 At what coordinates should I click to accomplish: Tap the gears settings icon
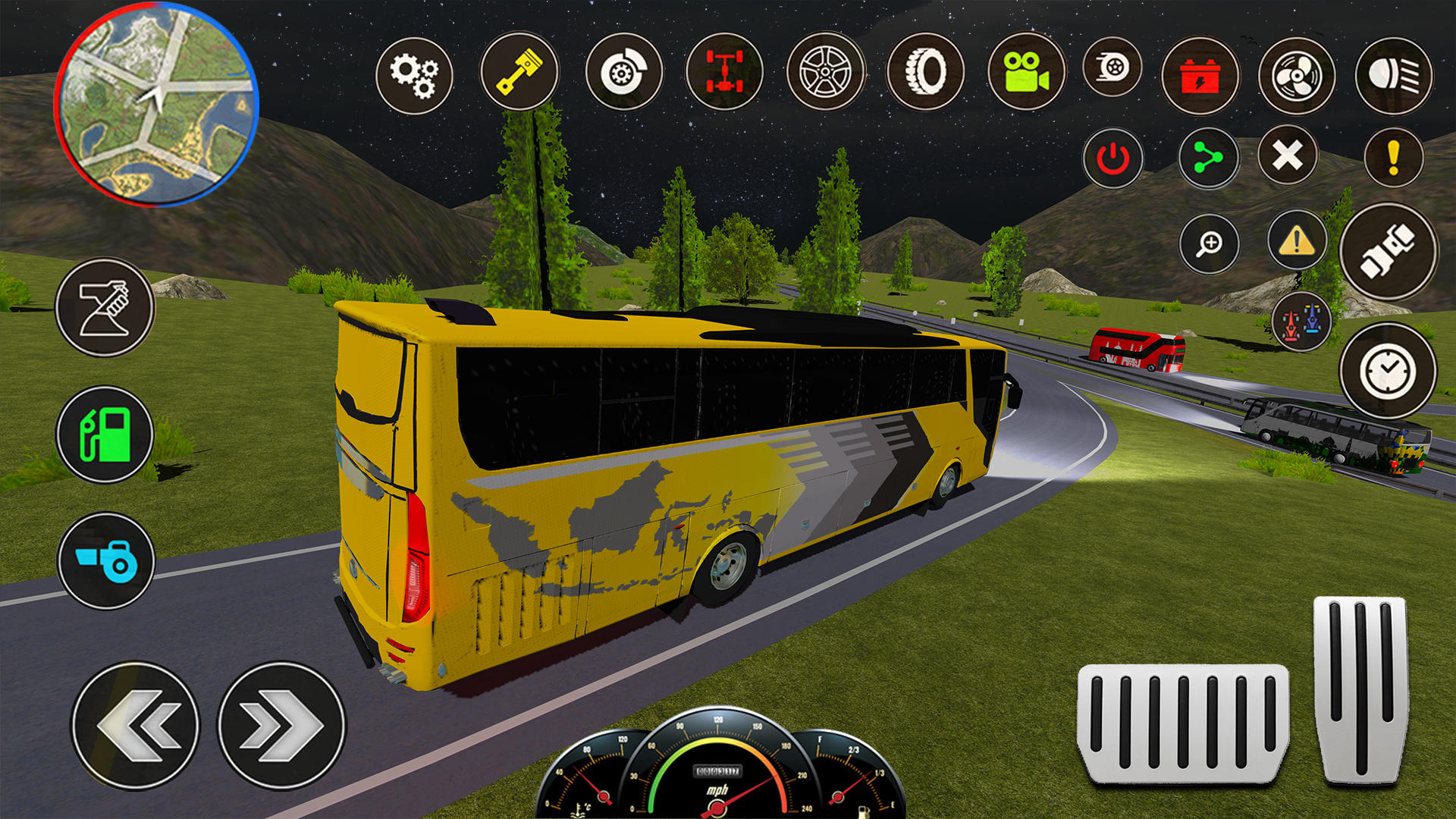coord(414,76)
